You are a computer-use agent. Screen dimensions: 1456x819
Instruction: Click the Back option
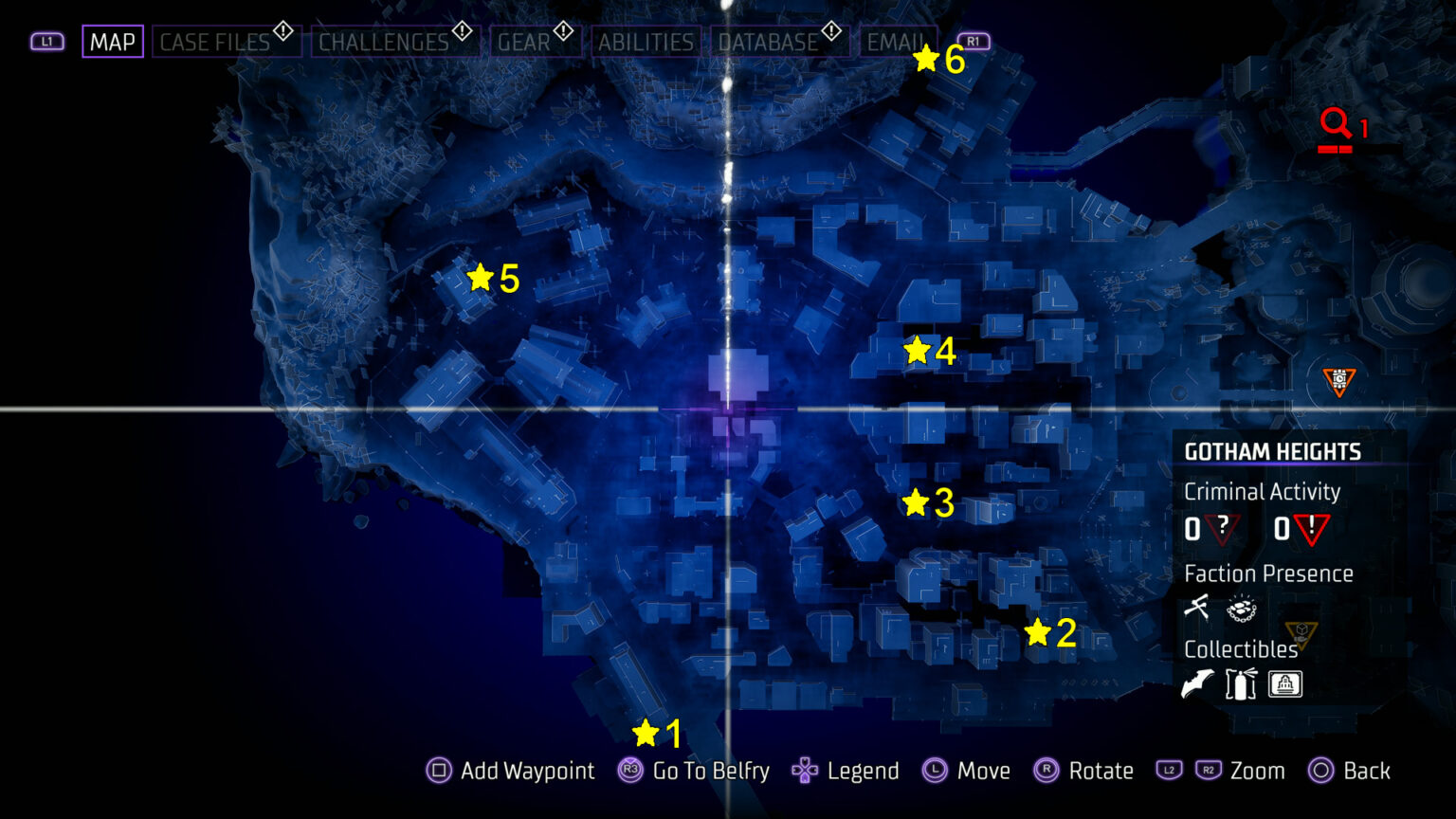tap(1365, 771)
